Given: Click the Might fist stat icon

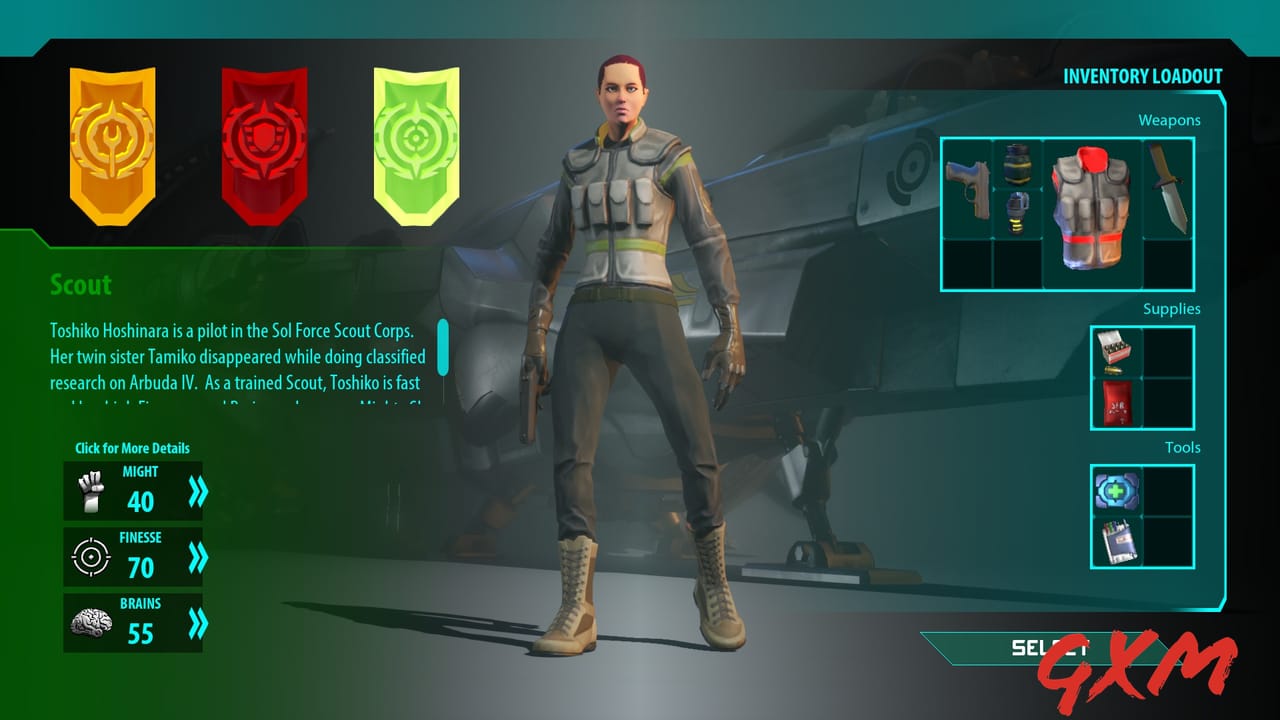Looking at the screenshot, I should [x=90, y=490].
